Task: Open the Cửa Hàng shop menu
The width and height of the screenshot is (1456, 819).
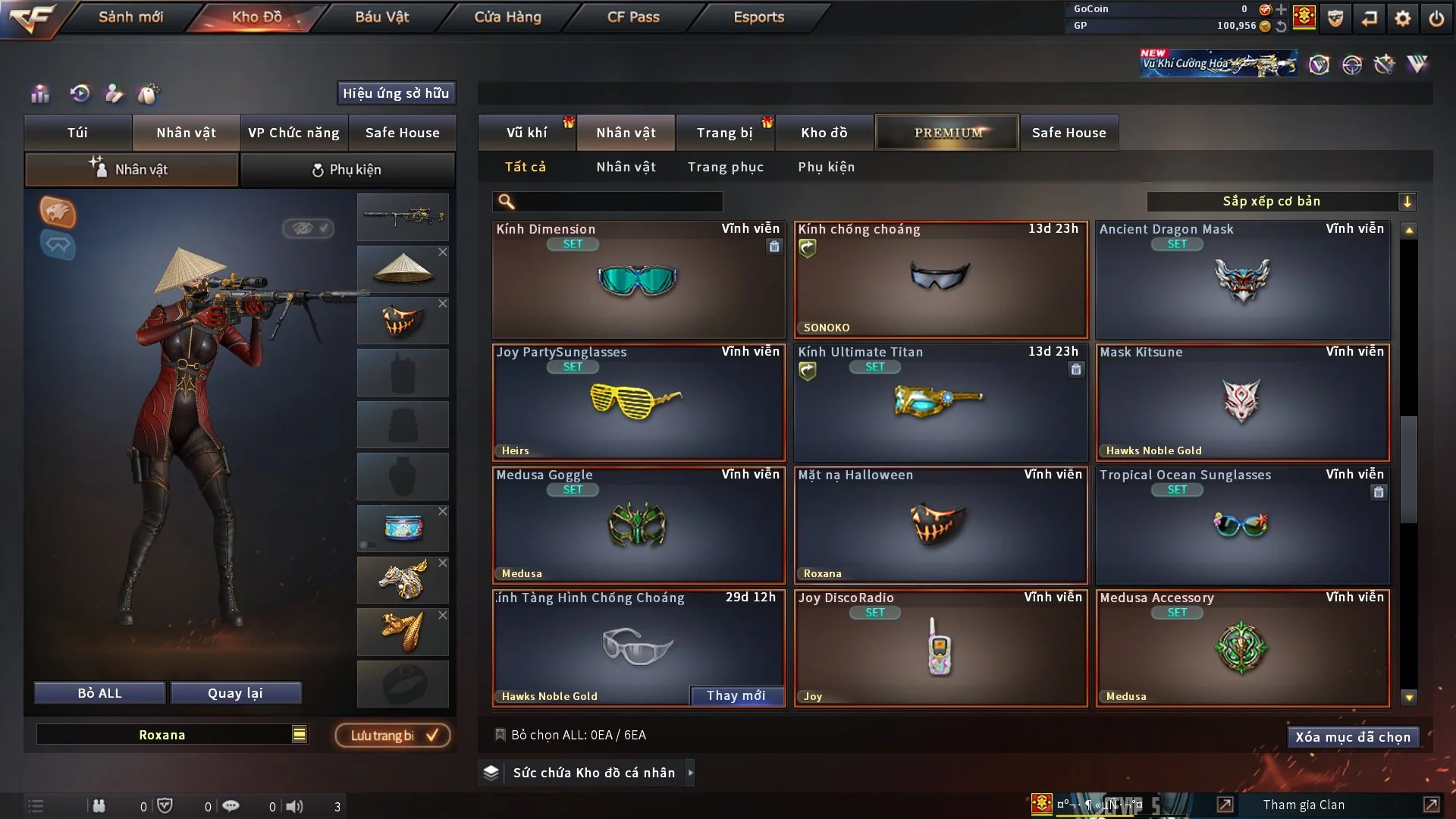Action: (507, 17)
